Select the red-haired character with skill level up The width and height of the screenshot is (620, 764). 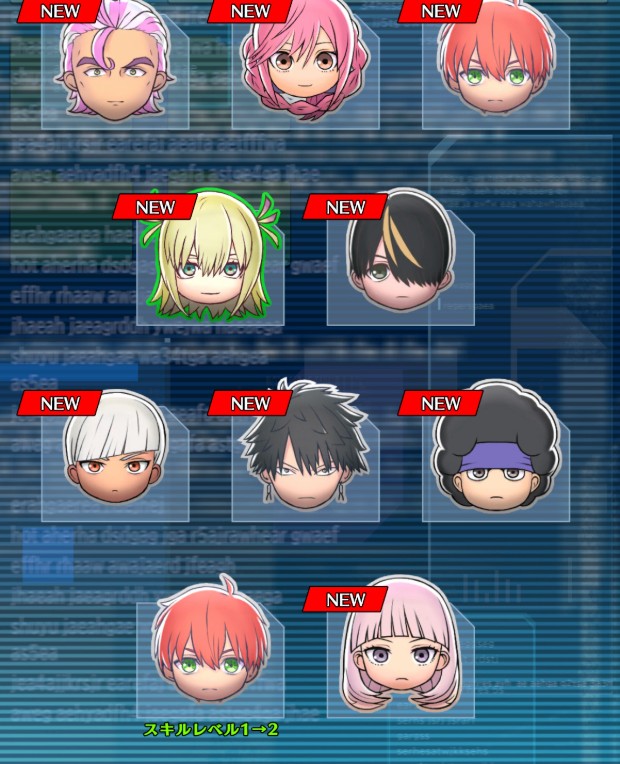coord(210,652)
